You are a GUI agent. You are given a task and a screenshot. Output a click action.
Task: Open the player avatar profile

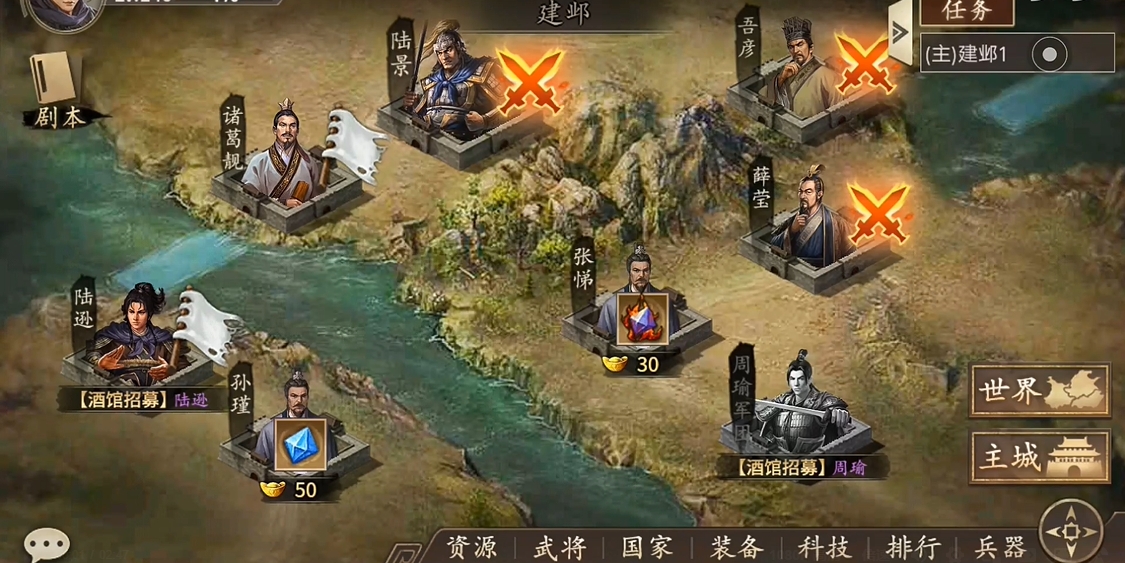click(62, 12)
